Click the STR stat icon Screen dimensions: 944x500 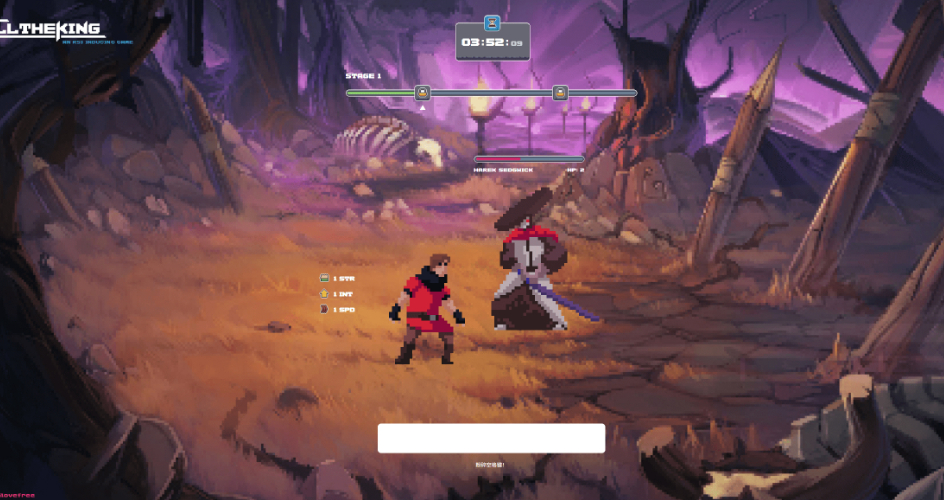324,278
